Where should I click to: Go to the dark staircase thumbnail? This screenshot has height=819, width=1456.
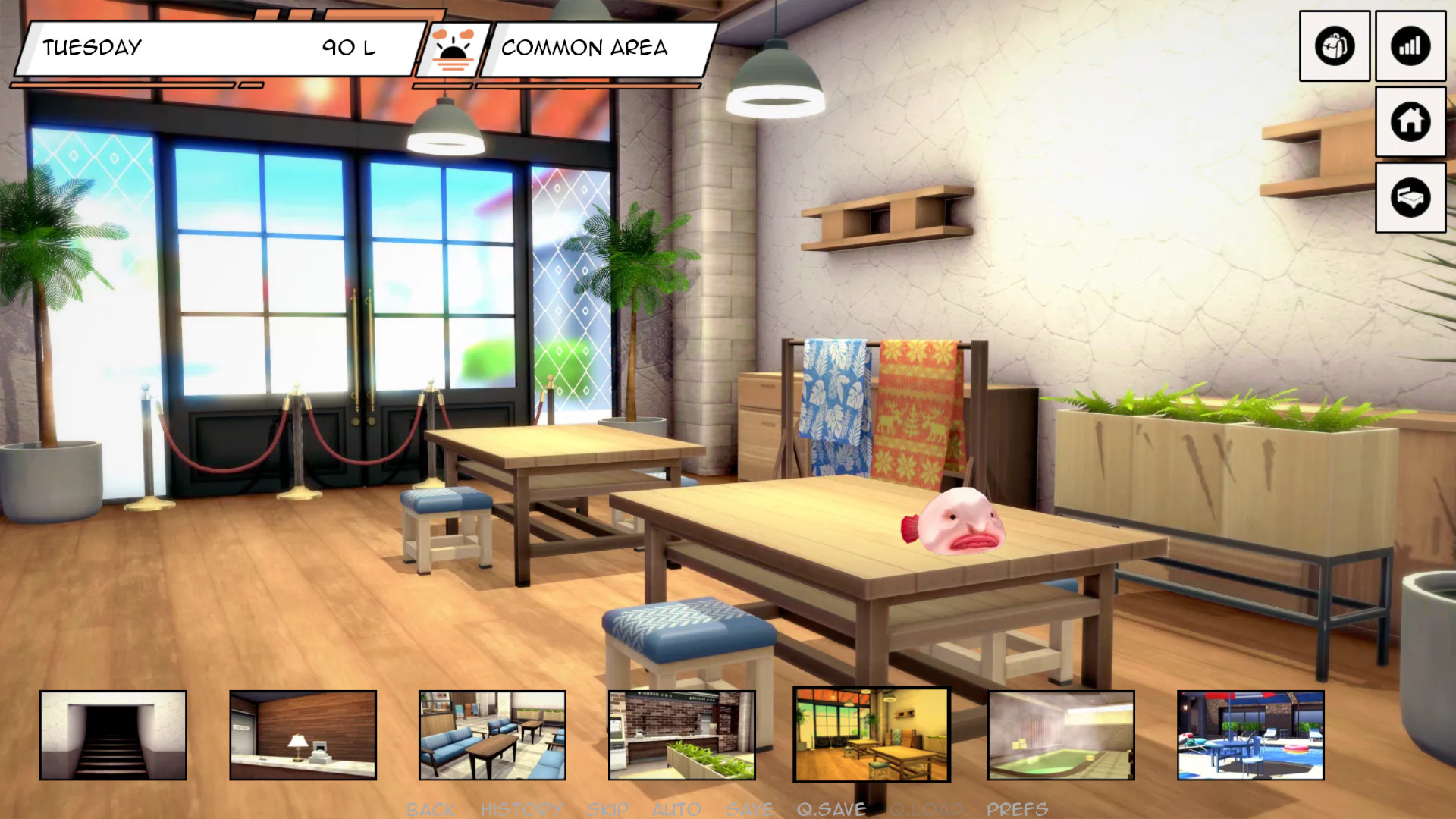(x=113, y=735)
